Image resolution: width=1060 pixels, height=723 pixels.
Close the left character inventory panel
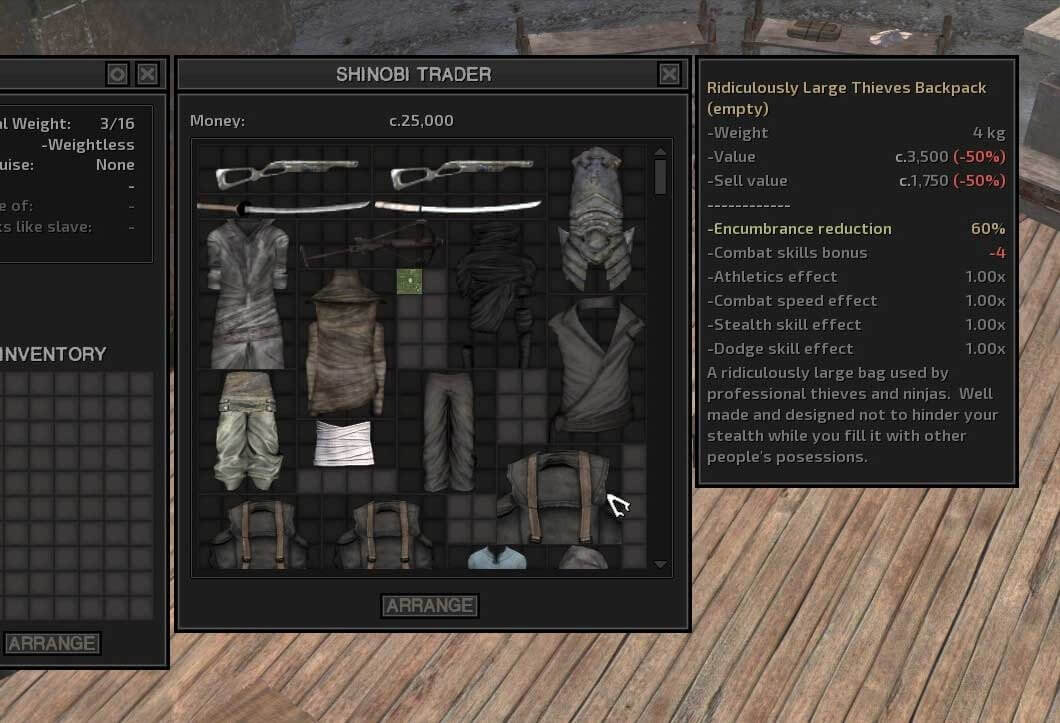tap(147, 74)
